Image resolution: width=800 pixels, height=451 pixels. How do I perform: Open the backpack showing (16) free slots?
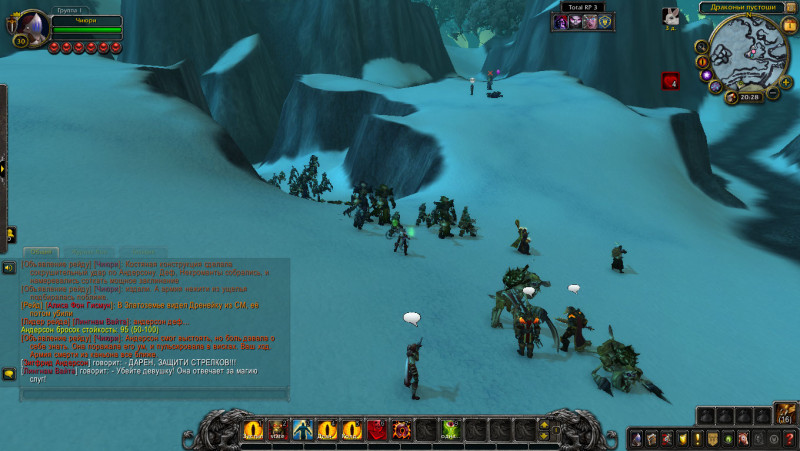pyautogui.click(x=784, y=414)
